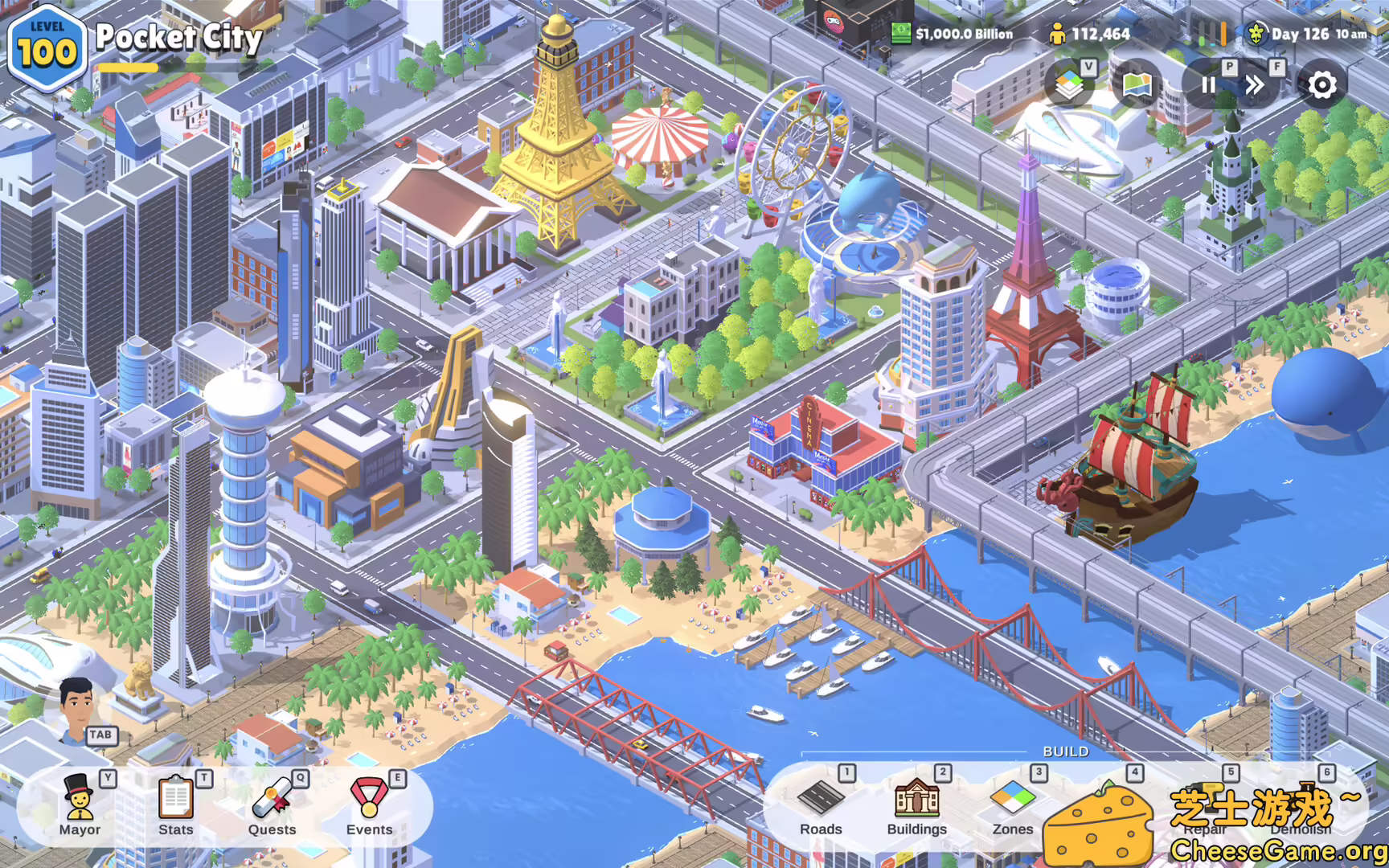The image size is (1389, 868).
Task: Select the Repair drill tool
Action: 1203,804
